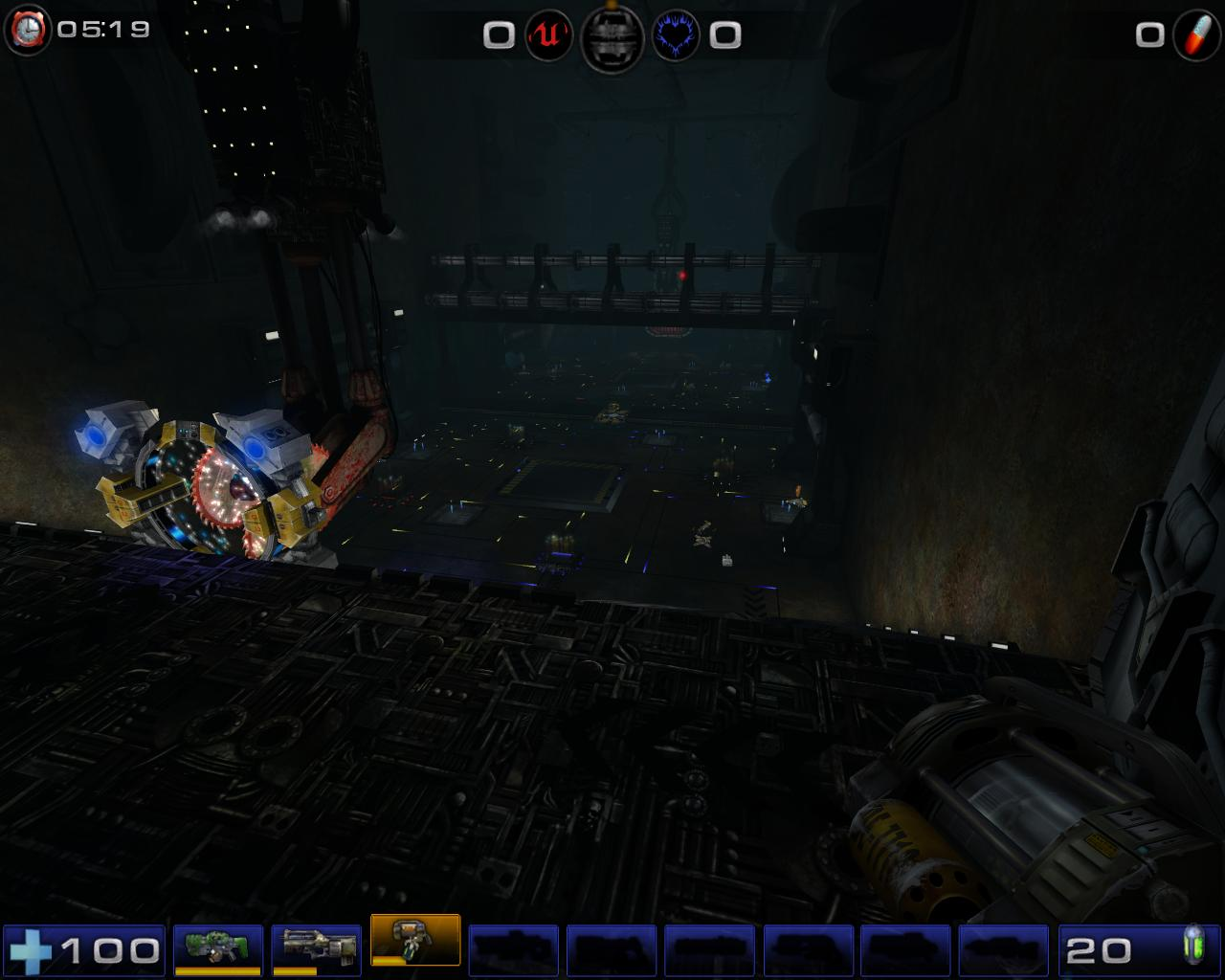Select the Flak Cannon weapon icon

[314, 950]
